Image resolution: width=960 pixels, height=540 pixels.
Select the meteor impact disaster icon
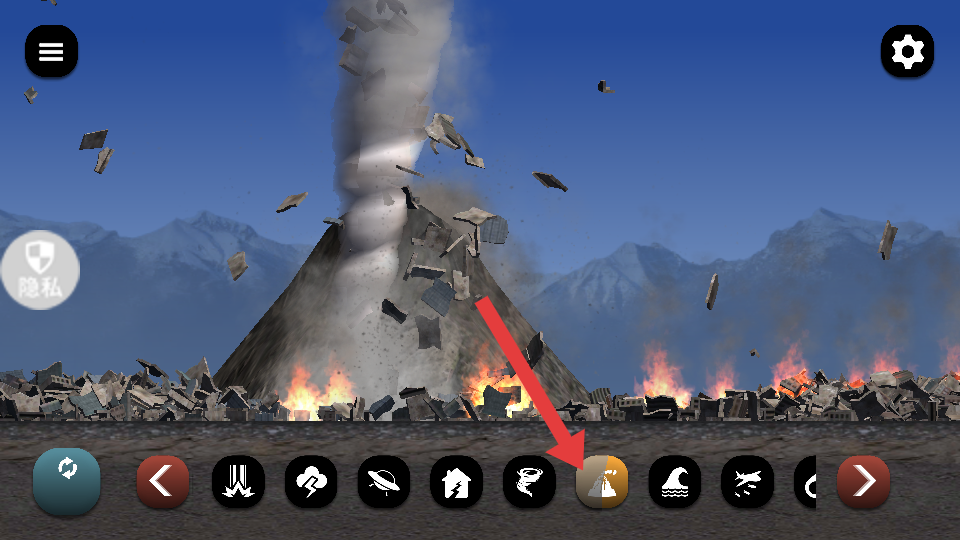click(238, 482)
